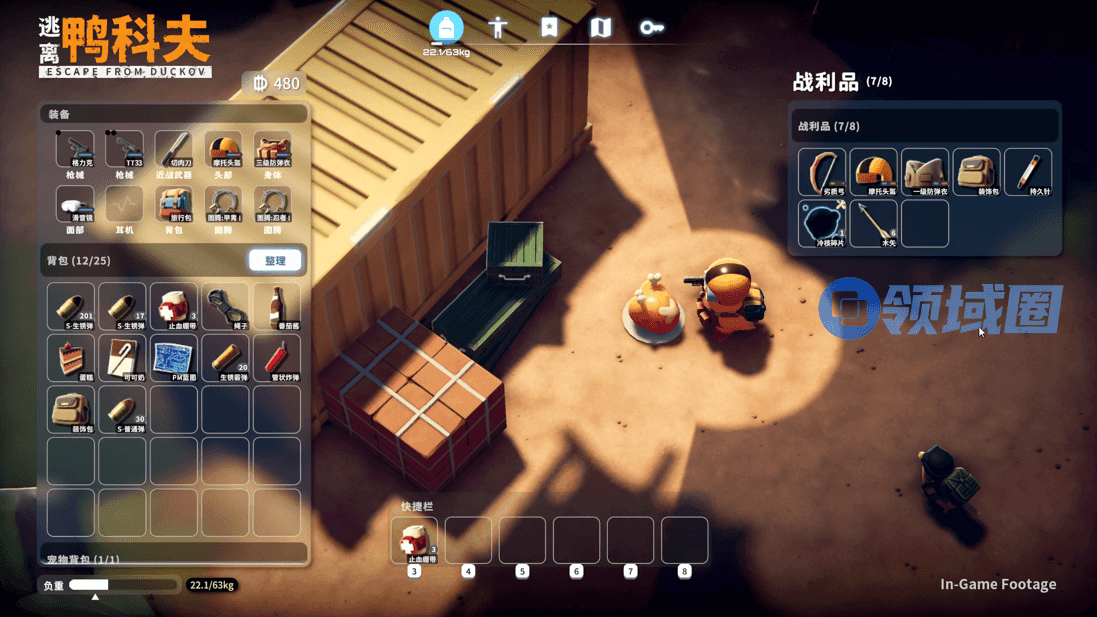Select the 绳子 rope in backpack

(x=225, y=306)
